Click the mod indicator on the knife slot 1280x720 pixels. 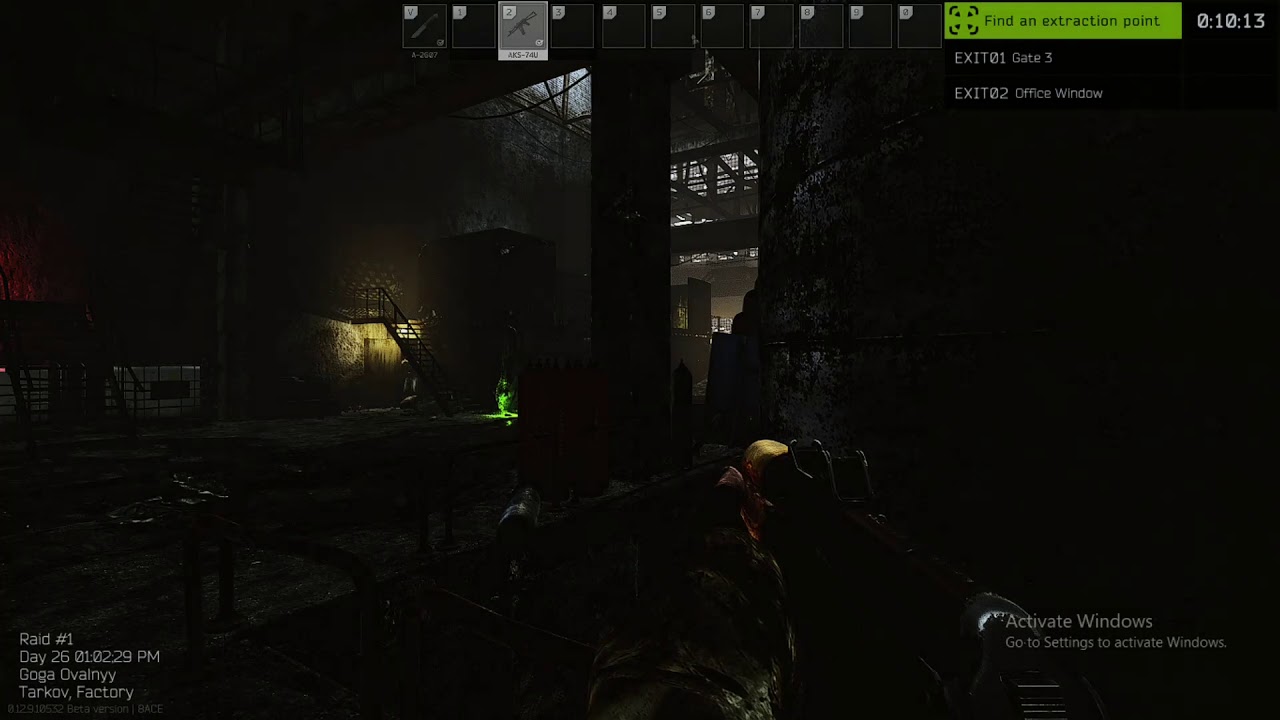click(440, 42)
